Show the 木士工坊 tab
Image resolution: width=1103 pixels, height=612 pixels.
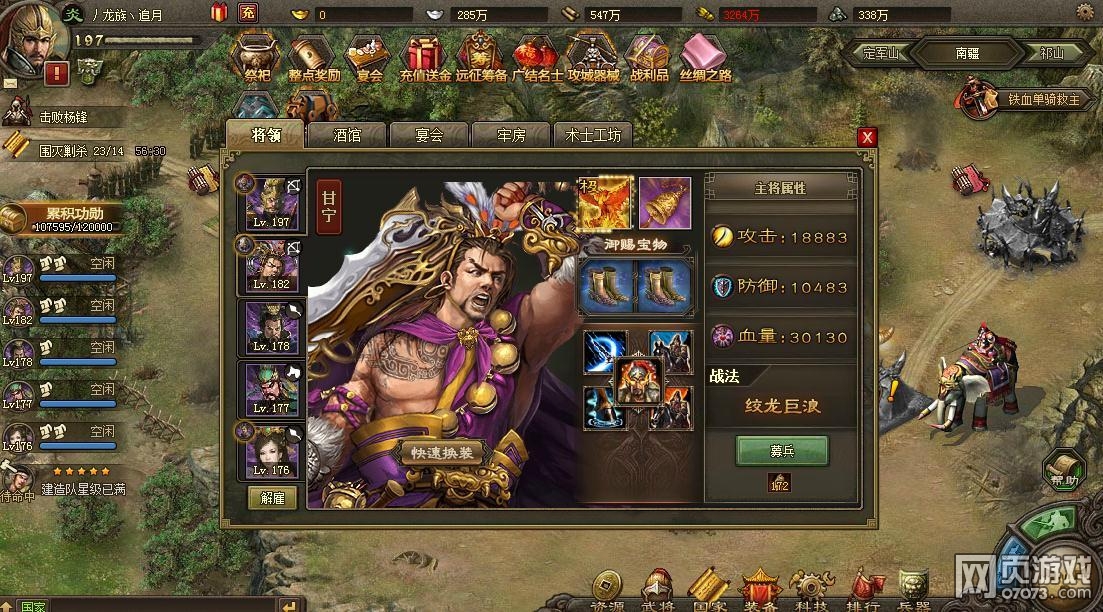(x=594, y=135)
